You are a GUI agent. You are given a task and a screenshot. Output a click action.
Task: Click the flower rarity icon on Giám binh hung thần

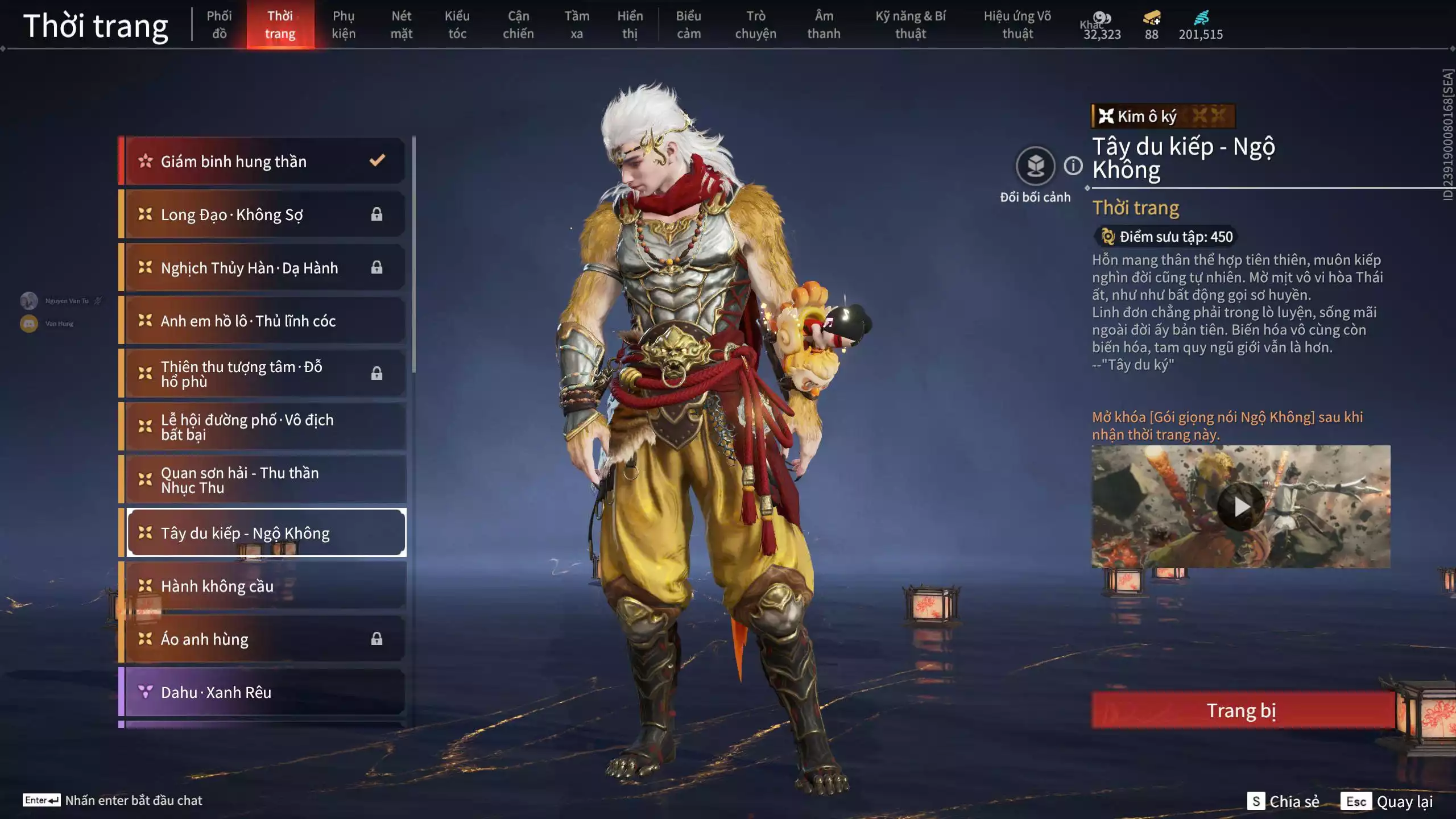[x=147, y=161]
